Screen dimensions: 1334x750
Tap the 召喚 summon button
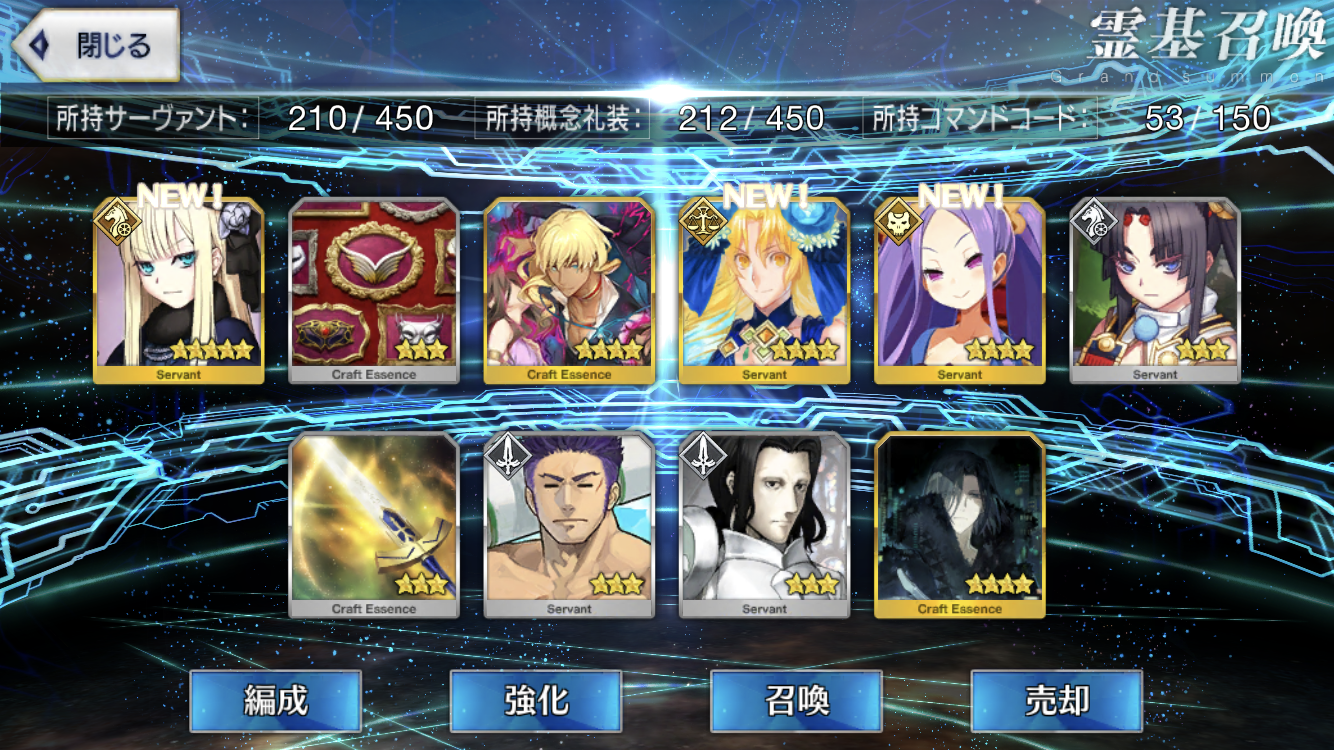point(796,701)
